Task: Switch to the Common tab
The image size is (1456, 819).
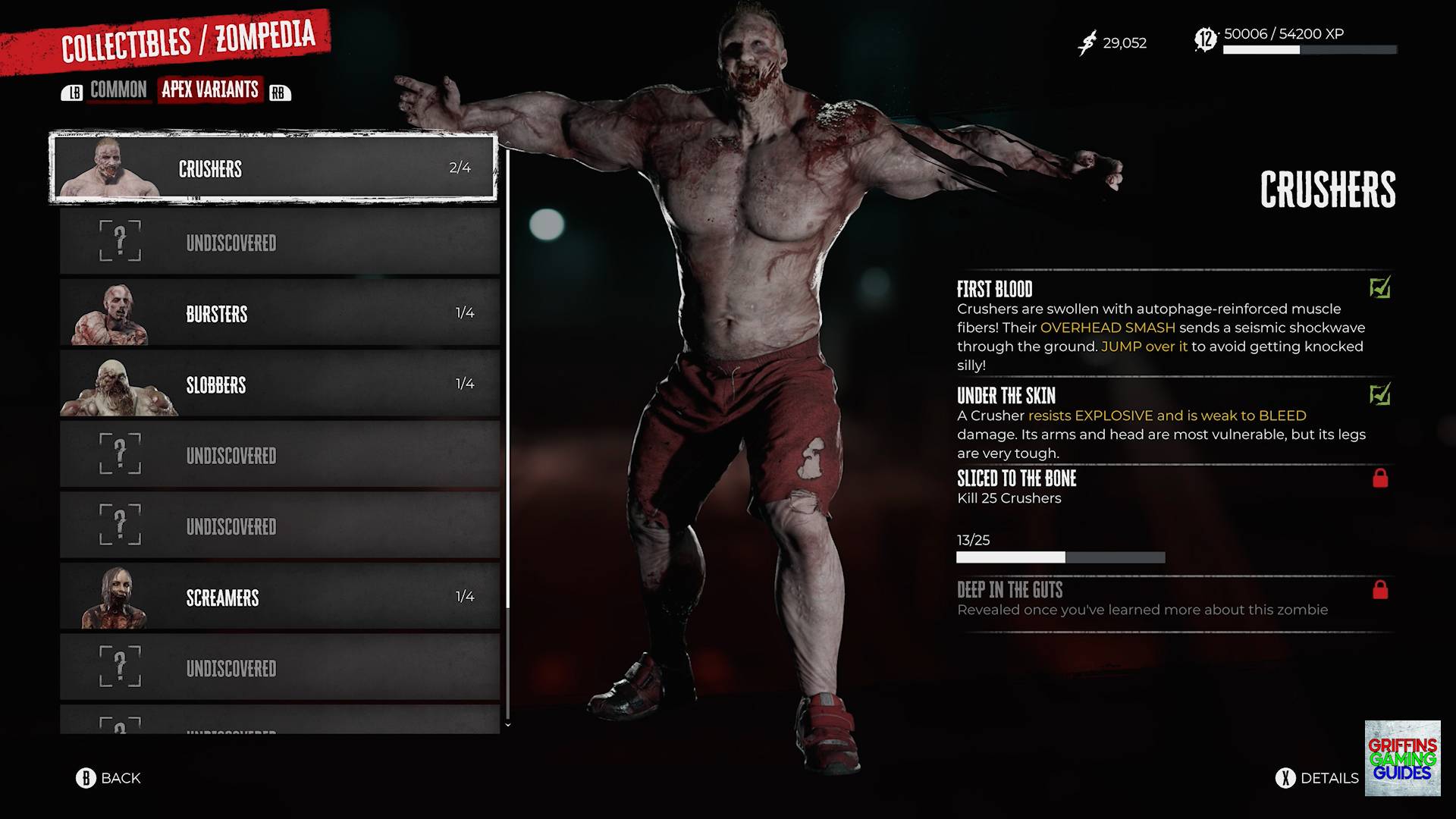Action: tap(118, 90)
